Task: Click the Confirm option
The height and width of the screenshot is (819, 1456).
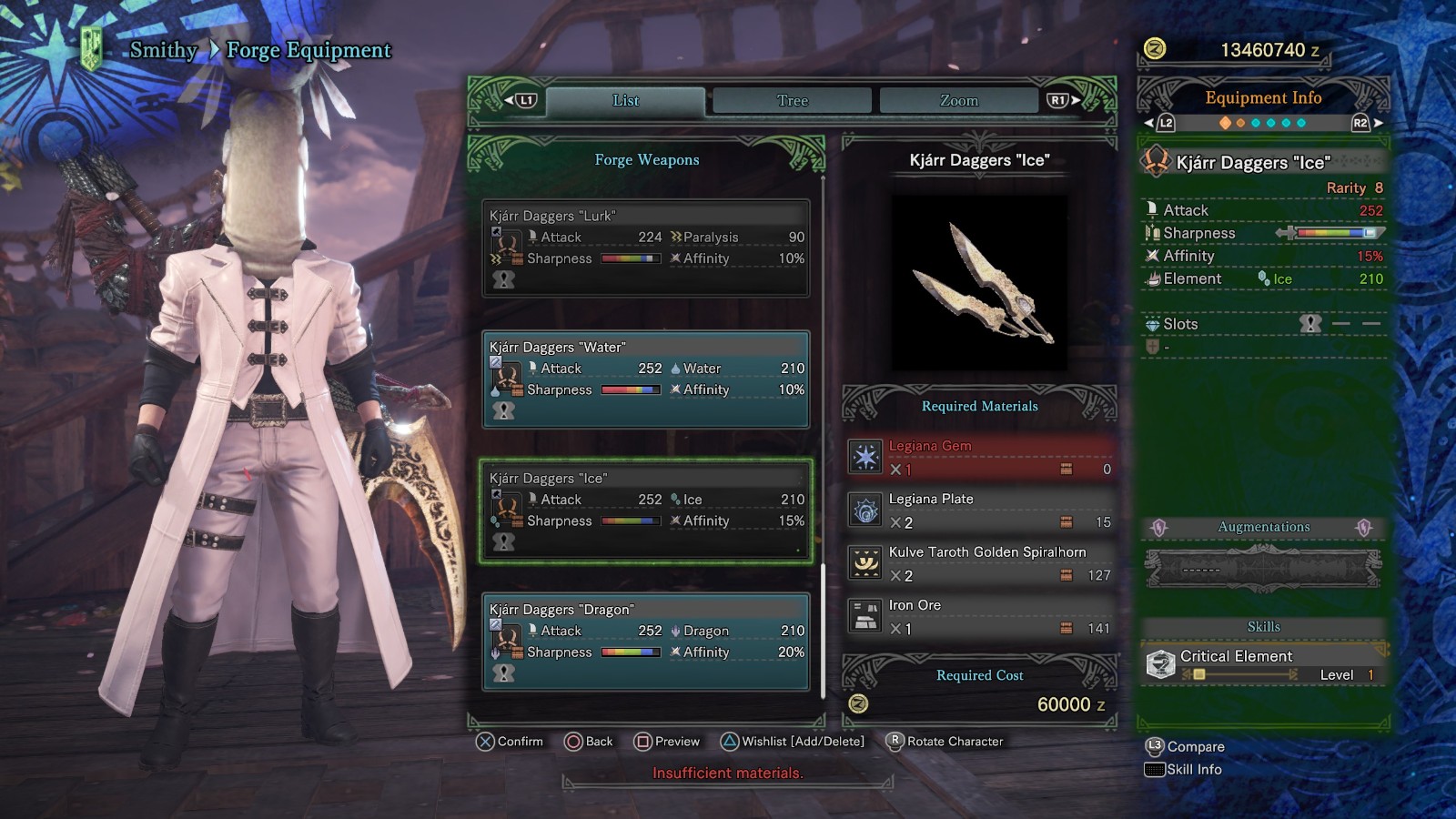Action: 510,742
